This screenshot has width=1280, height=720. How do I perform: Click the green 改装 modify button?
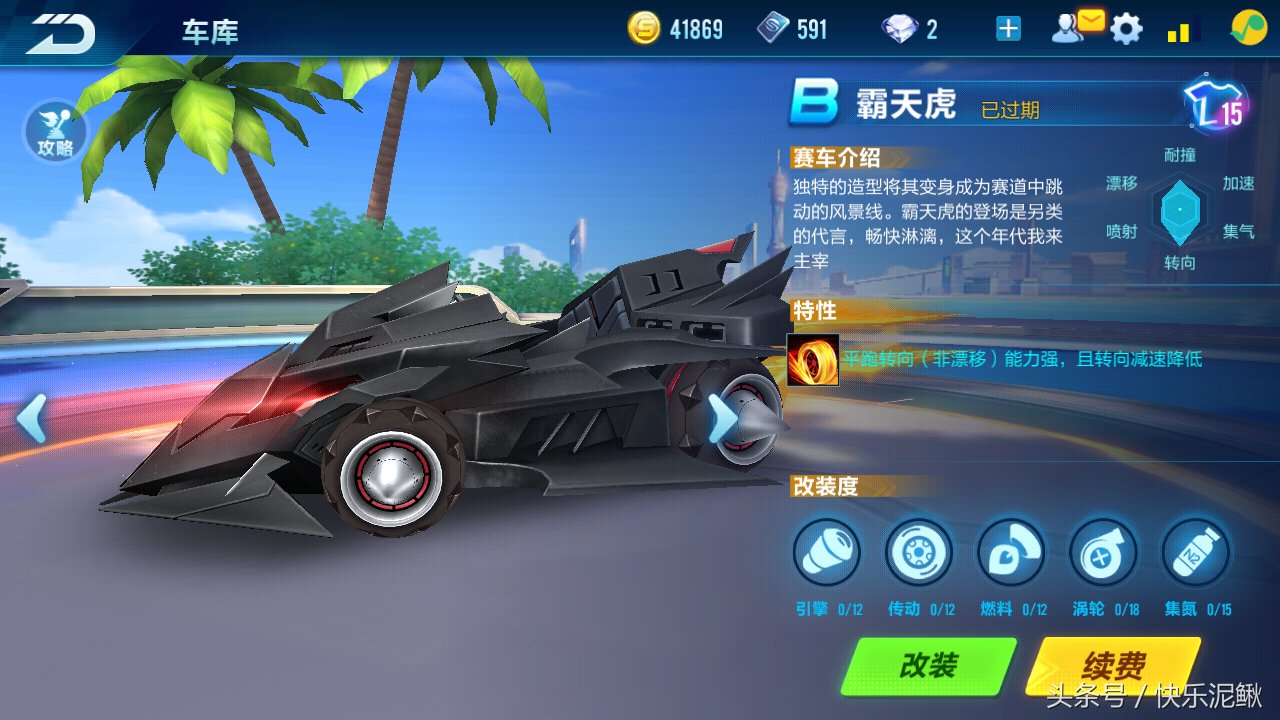(x=928, y=663)
